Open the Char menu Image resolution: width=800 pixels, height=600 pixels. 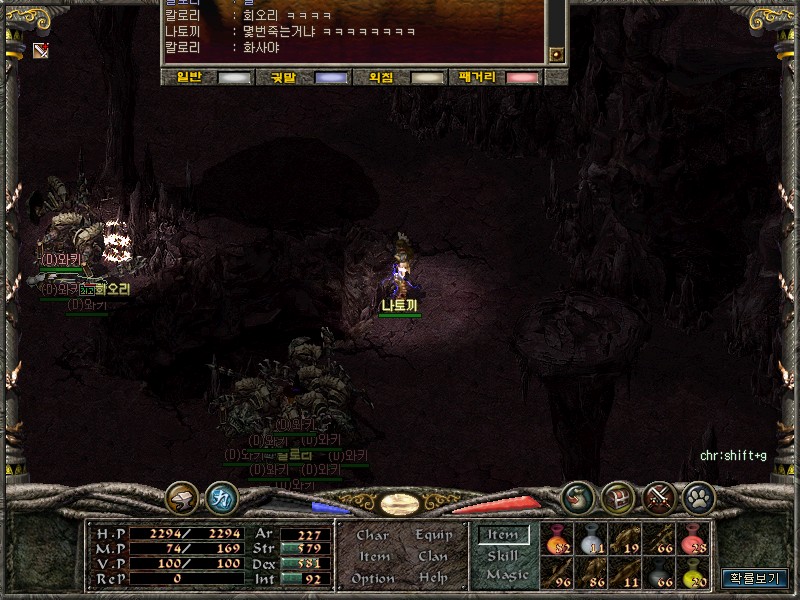(372, 535)
